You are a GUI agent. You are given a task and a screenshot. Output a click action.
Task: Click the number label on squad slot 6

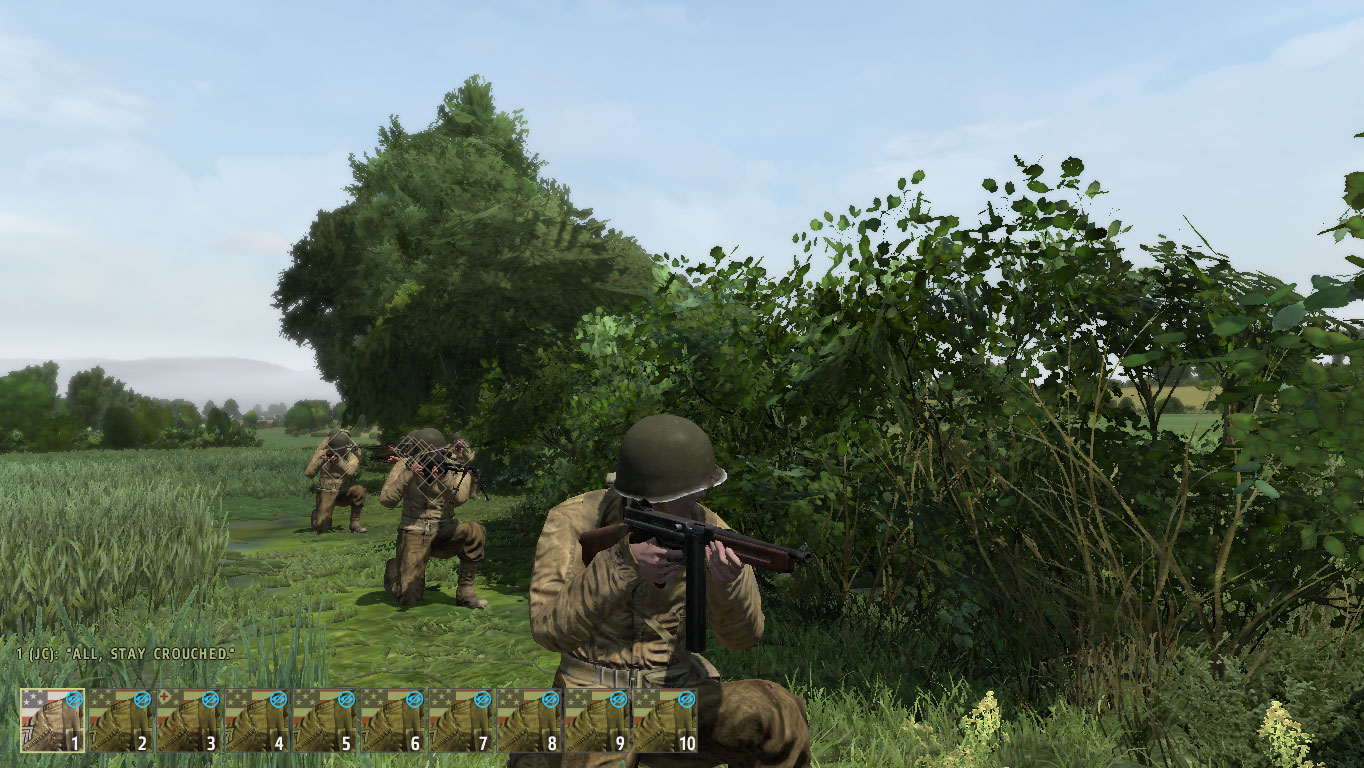(x=413, y=742)
